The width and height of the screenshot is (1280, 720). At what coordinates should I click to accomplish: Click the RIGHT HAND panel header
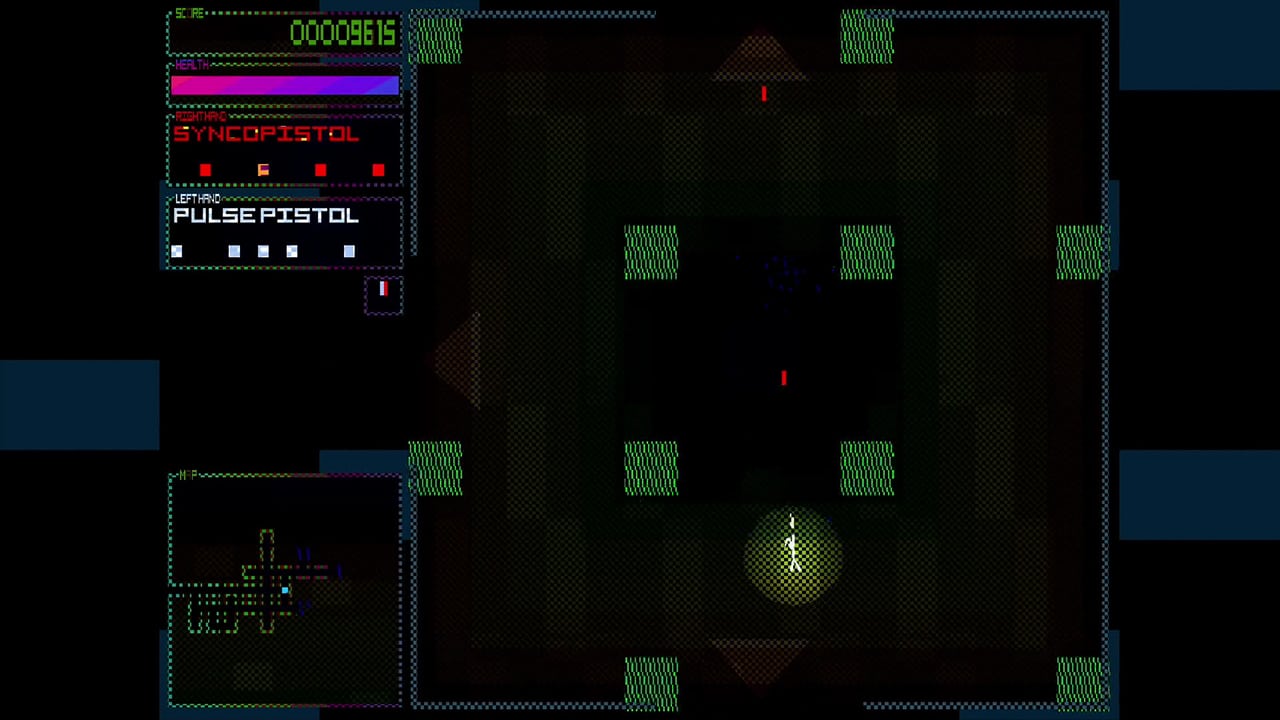point(201,117)
